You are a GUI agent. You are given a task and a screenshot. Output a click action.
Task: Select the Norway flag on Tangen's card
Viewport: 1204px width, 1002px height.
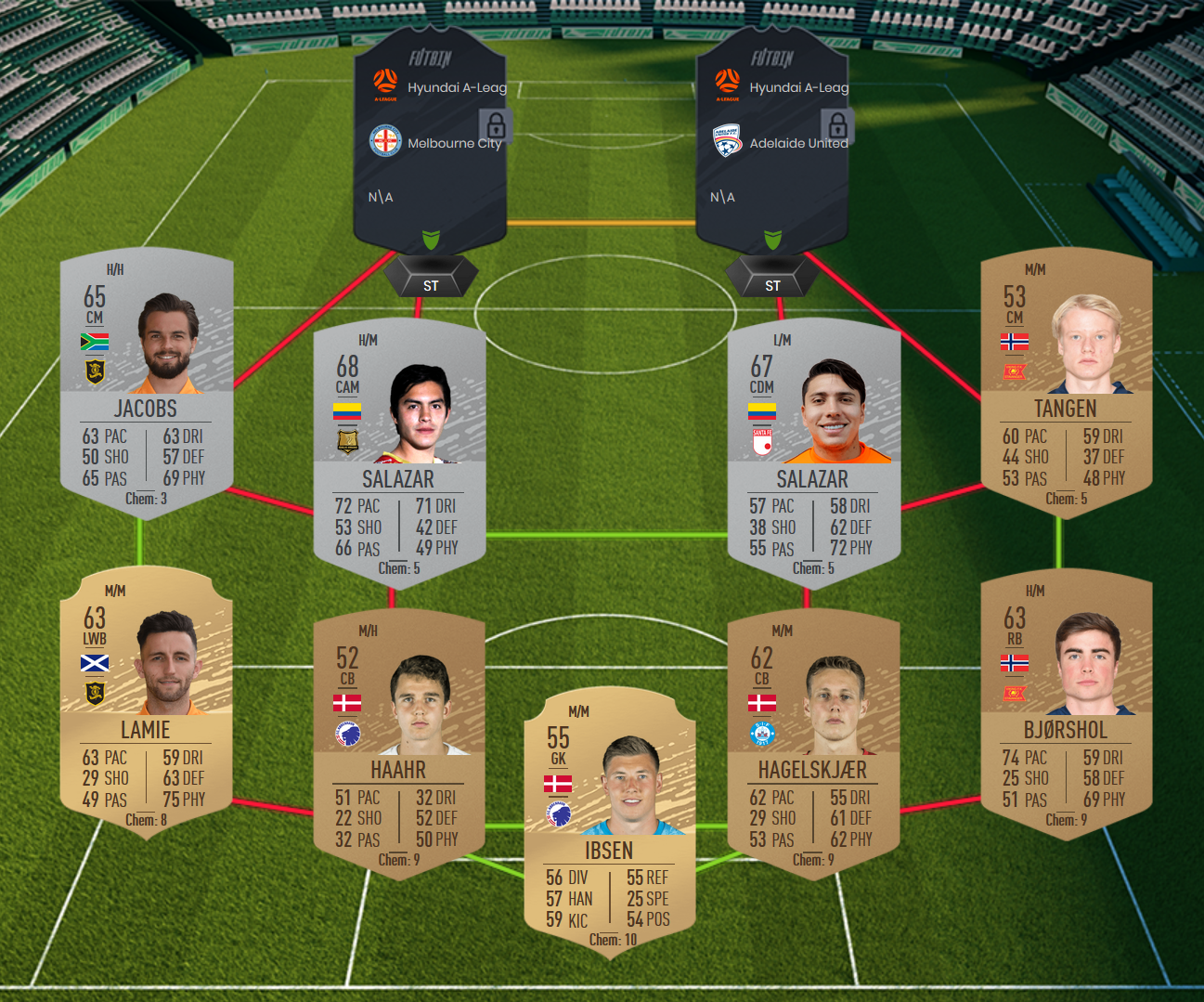(1016, 341)
